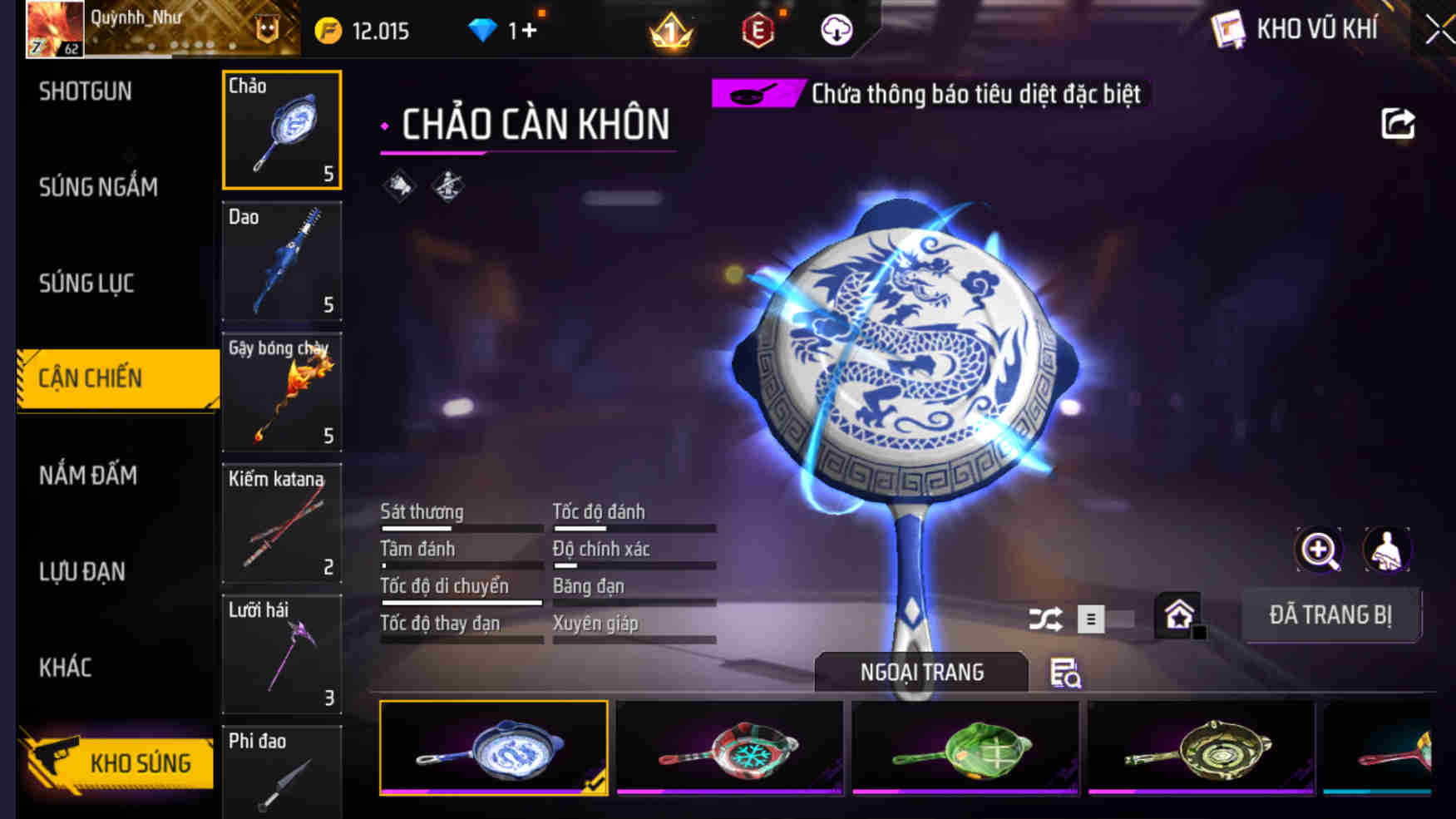Select the magnifier zoom preview icon
Viewport: 1456px width, 819px height.
[x=1318, y=549]
